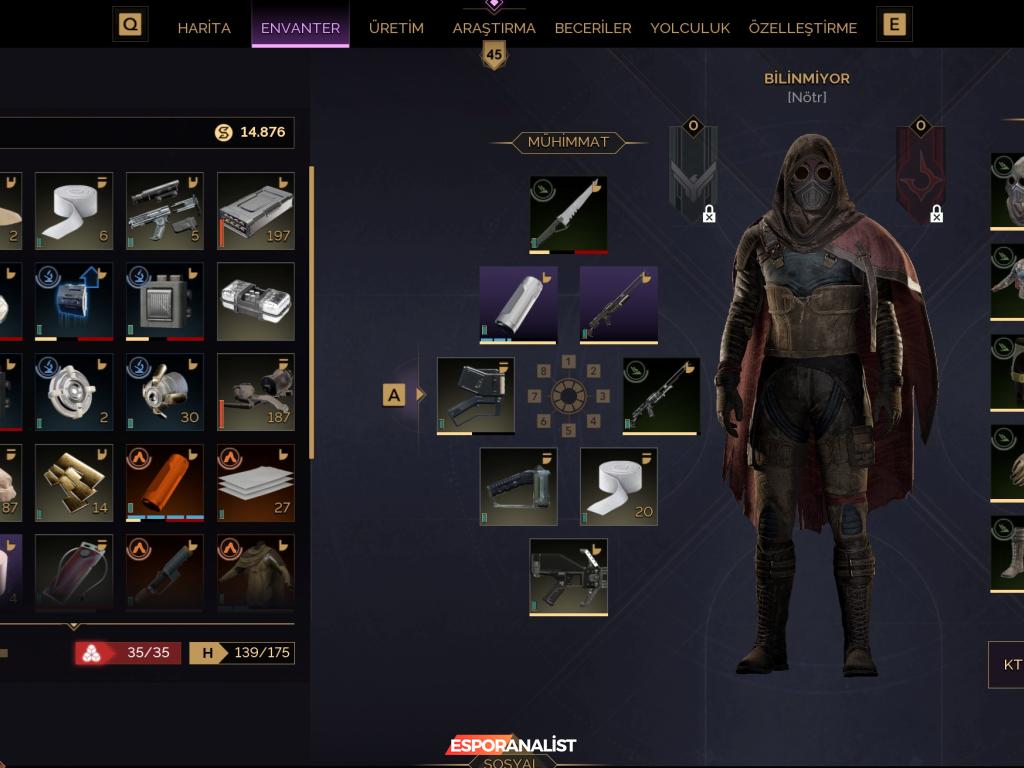Open the red locked faction banner
The height and width of the screenshot is (768, 1024).
(x=921, y=170)
